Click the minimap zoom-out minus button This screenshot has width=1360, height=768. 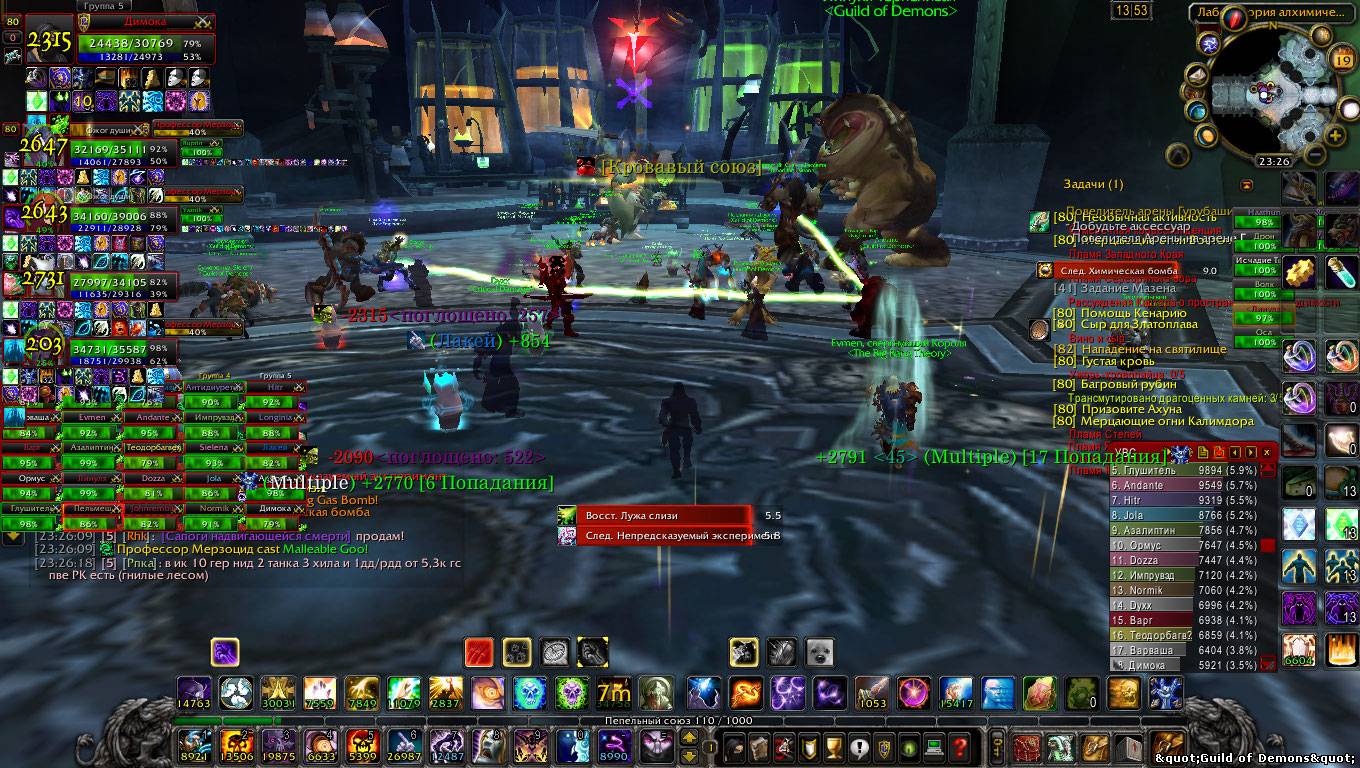click(1314, 155)
